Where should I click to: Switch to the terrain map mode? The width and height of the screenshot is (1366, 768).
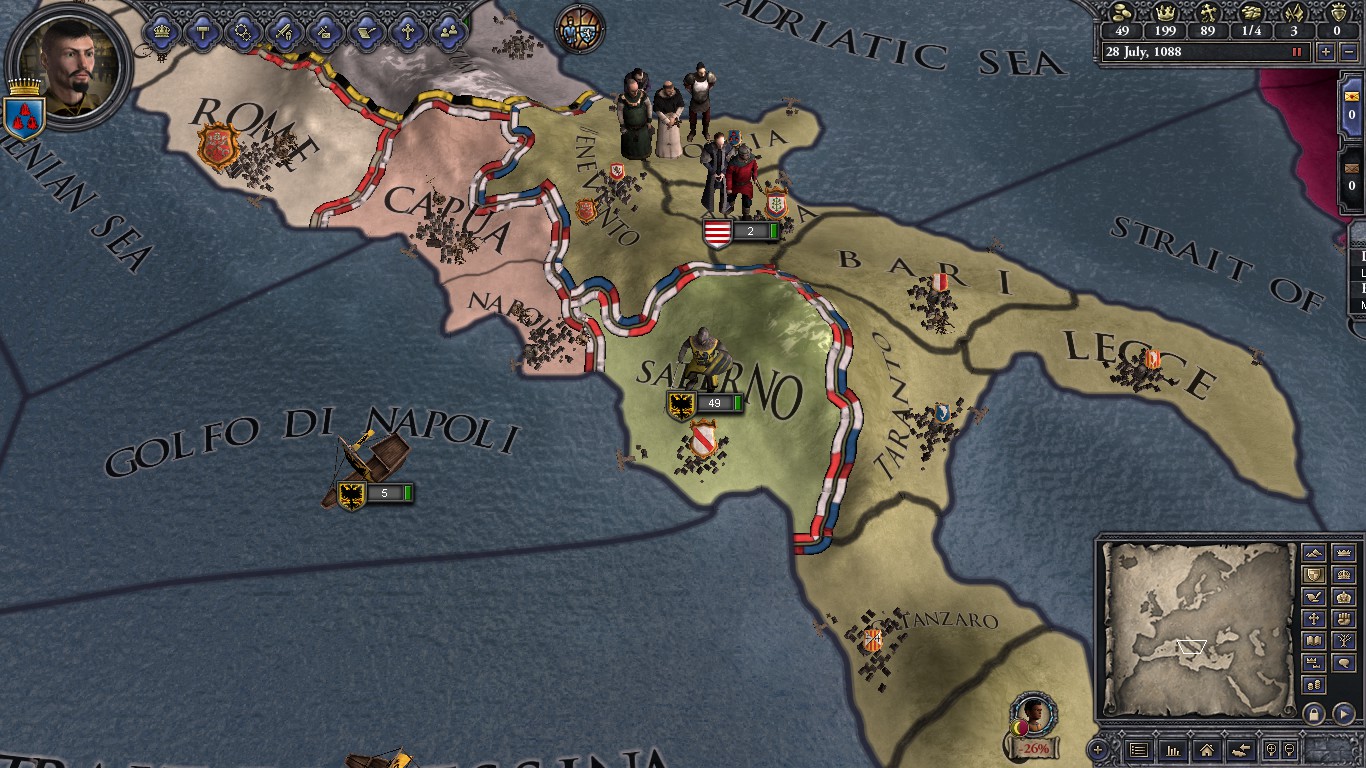[1314, 553]
